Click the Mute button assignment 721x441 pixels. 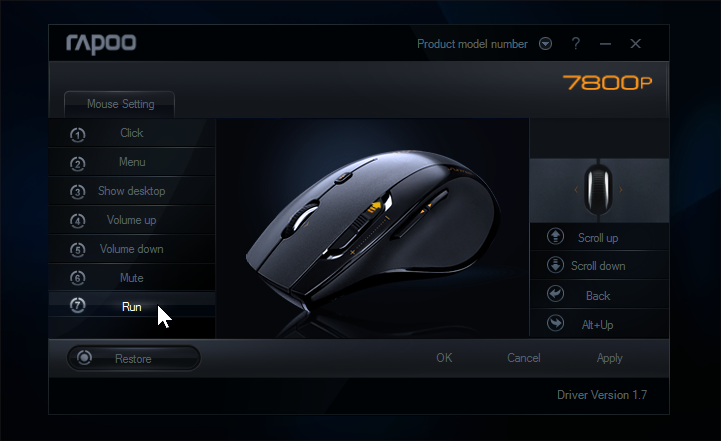click(131, 278)
